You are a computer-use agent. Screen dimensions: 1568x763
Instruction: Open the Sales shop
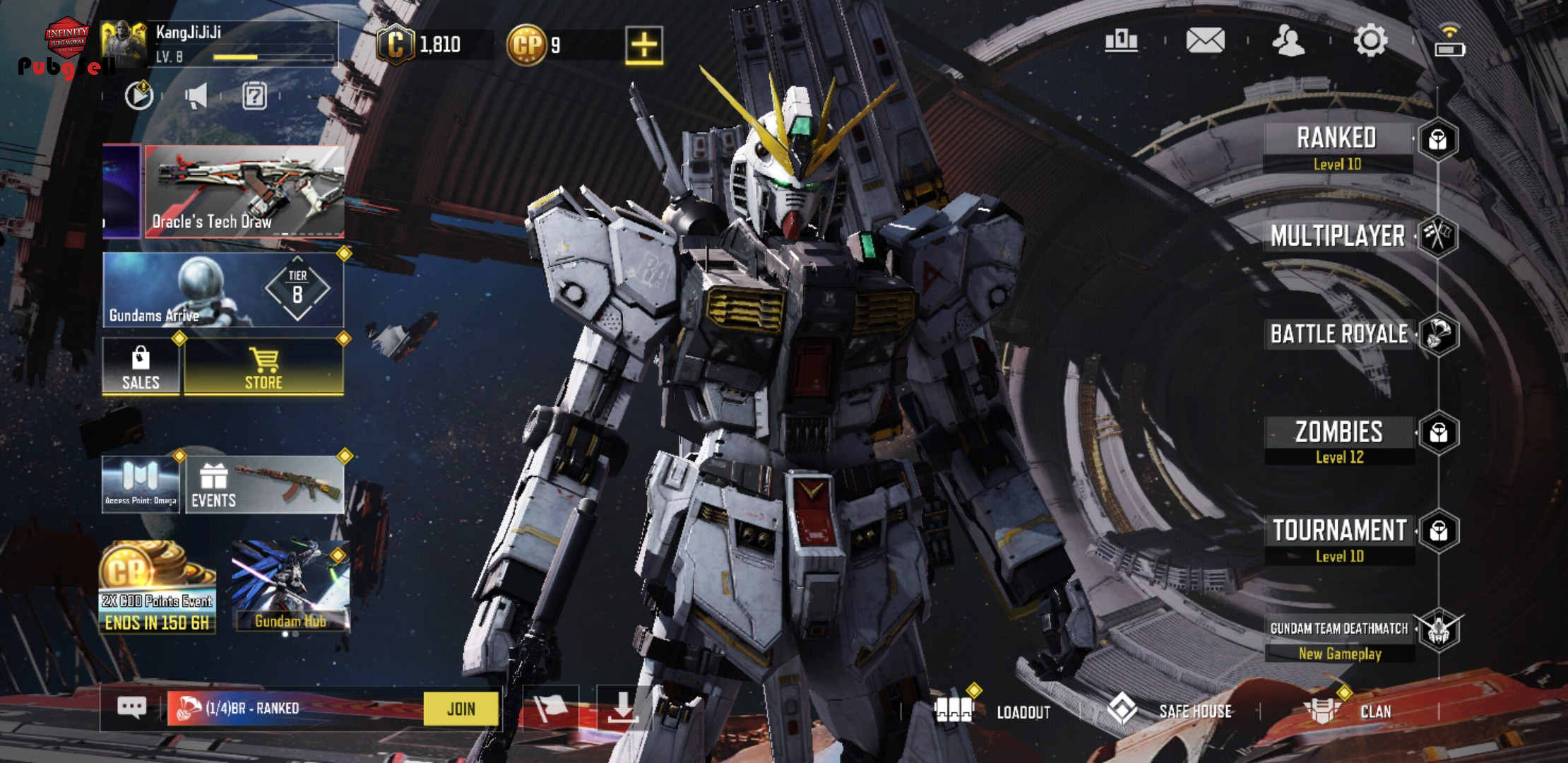141,367
